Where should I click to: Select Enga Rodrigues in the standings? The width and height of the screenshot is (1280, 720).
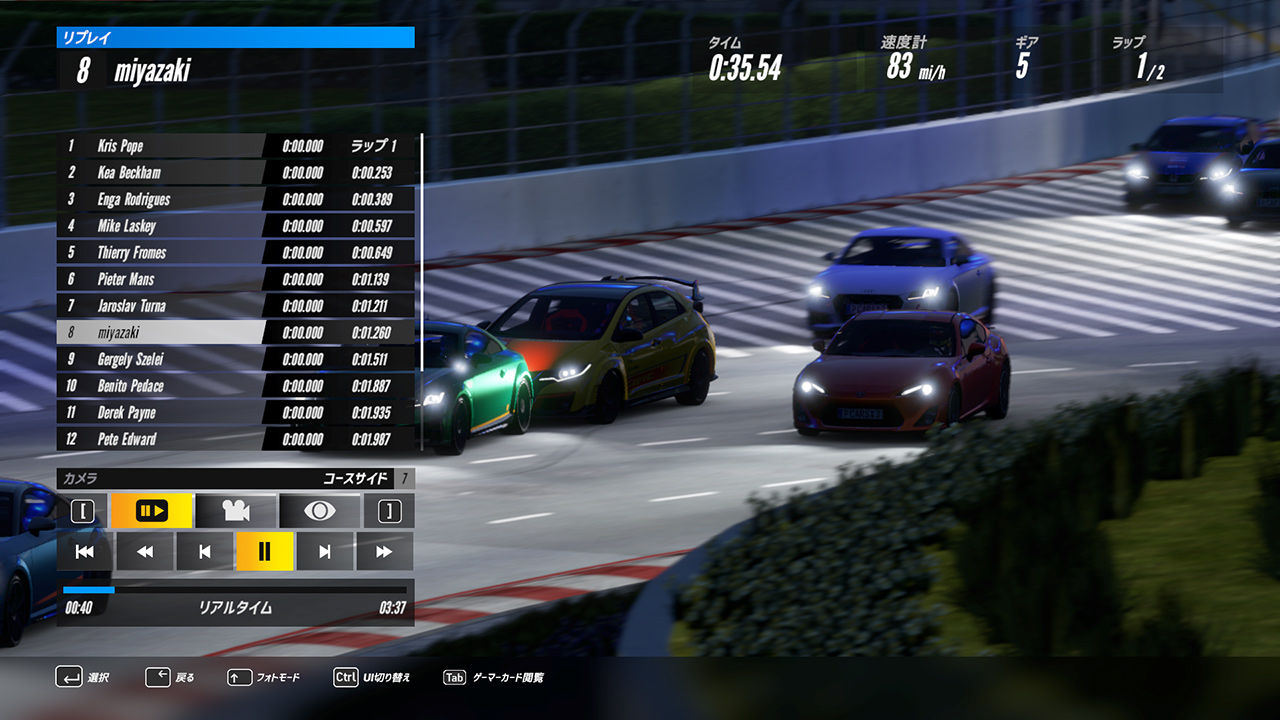pyautogui.click(x=160, y=199)
